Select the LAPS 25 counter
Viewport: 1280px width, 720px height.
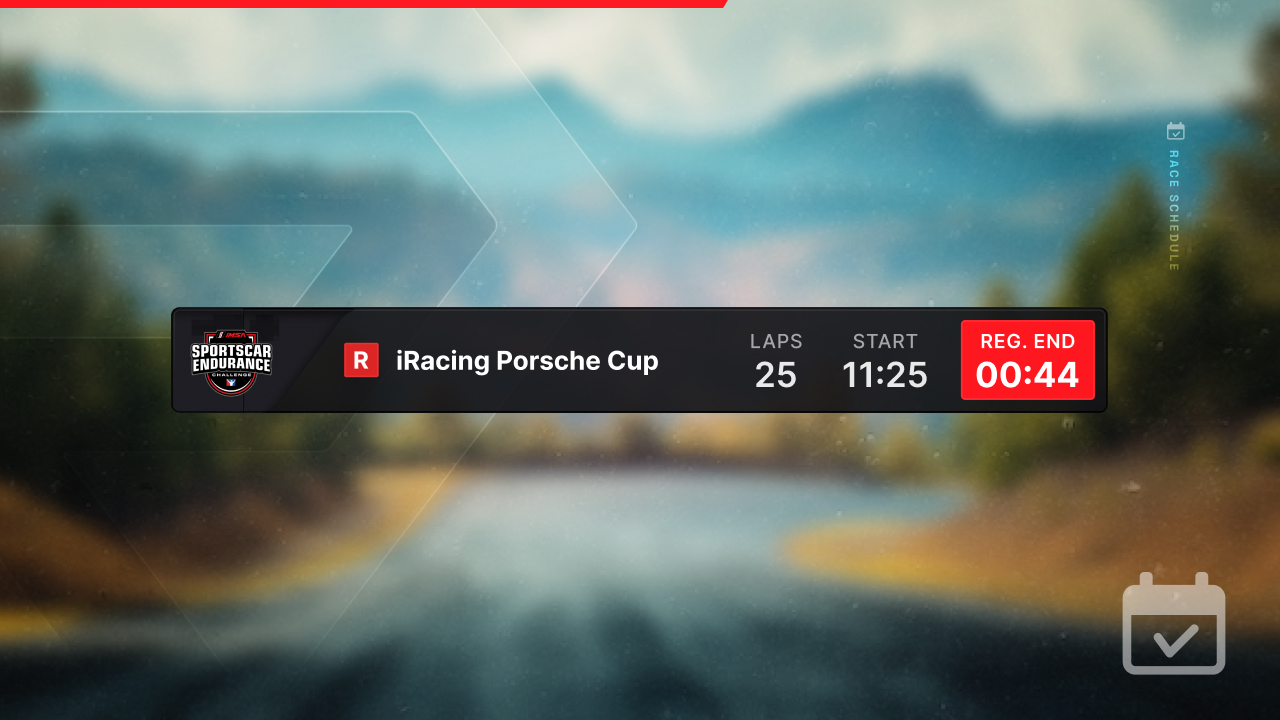coord(776,375)
